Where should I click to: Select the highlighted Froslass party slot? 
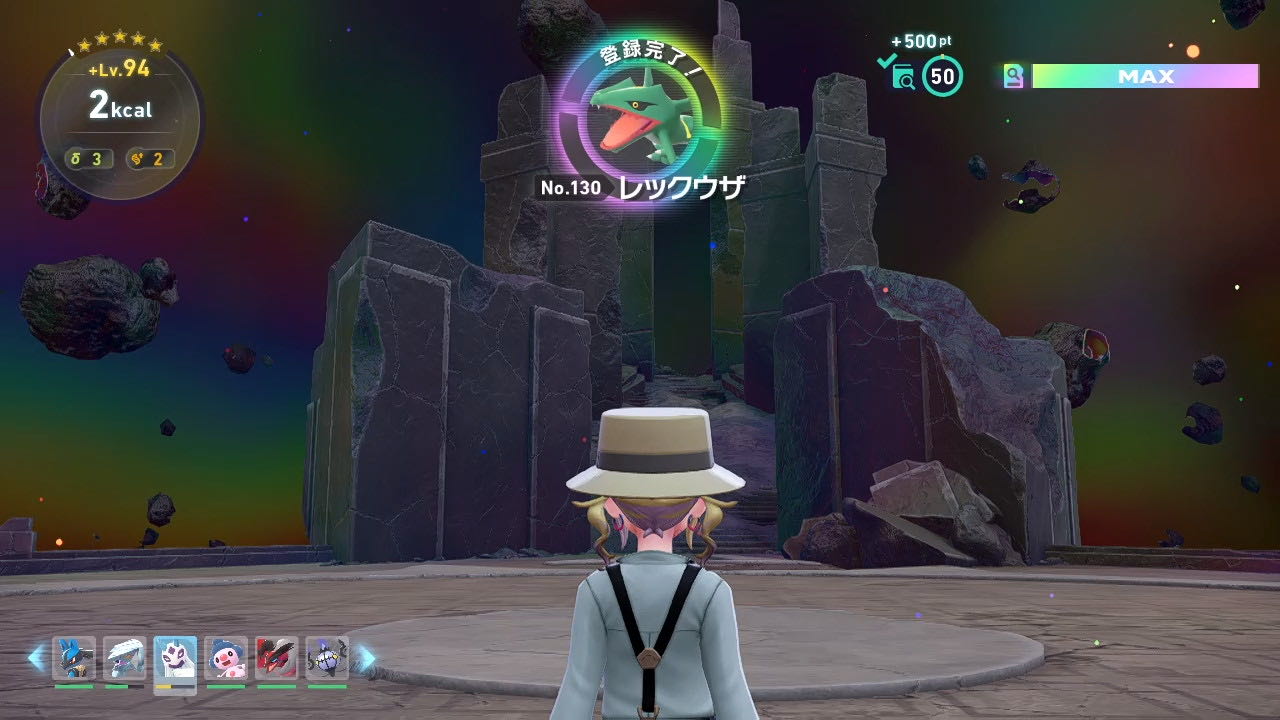click(x=175, y=658)
